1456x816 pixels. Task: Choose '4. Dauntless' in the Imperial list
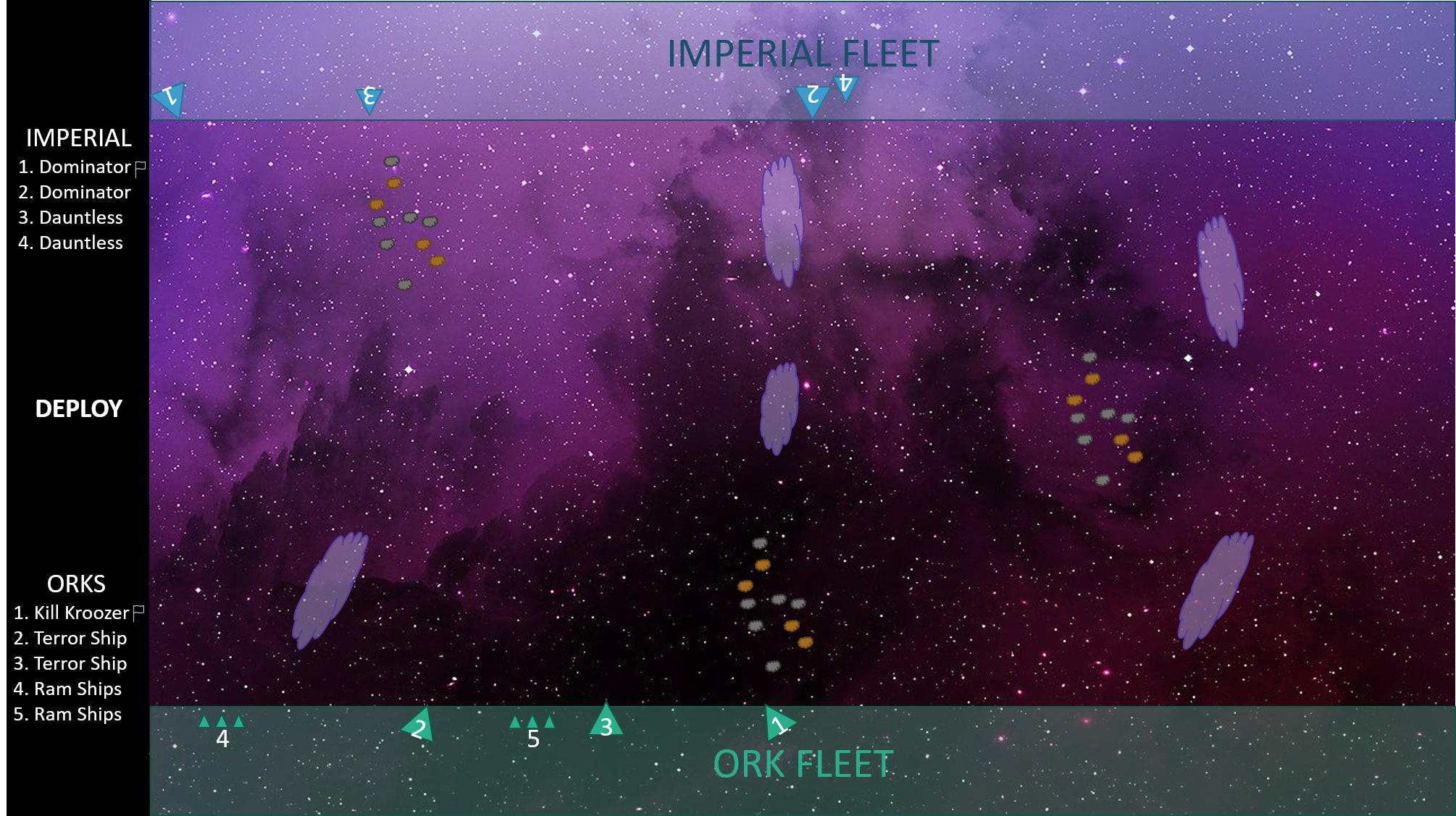(70, 243)
